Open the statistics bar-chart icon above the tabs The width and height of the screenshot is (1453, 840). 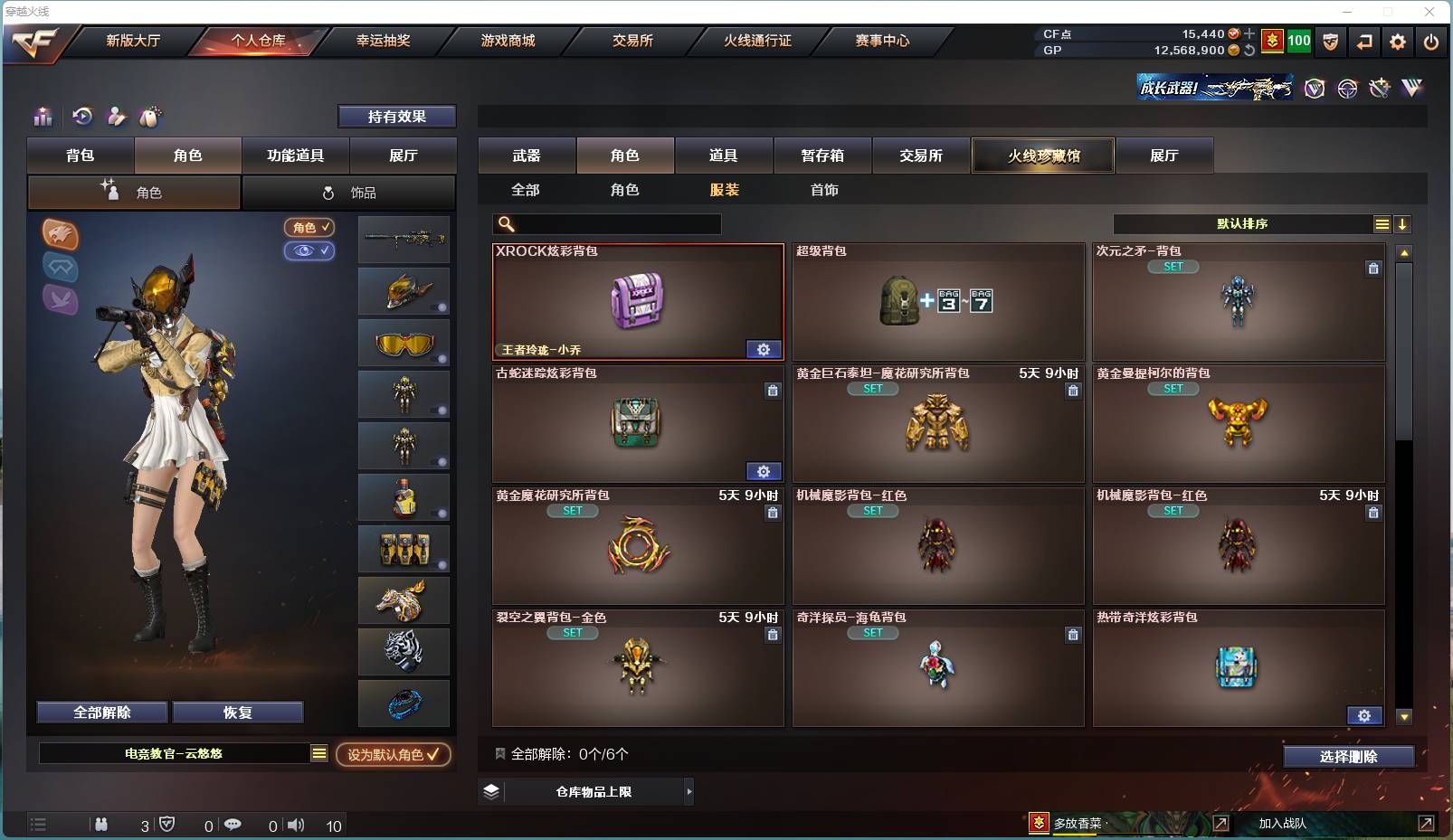pyautogui.click(x=42, y=116)
